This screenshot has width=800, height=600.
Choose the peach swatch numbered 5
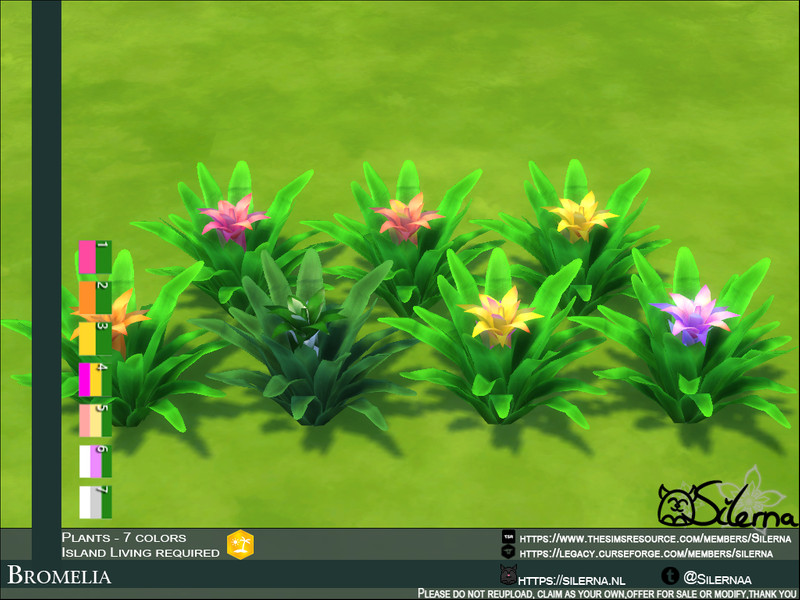(95, 420)
